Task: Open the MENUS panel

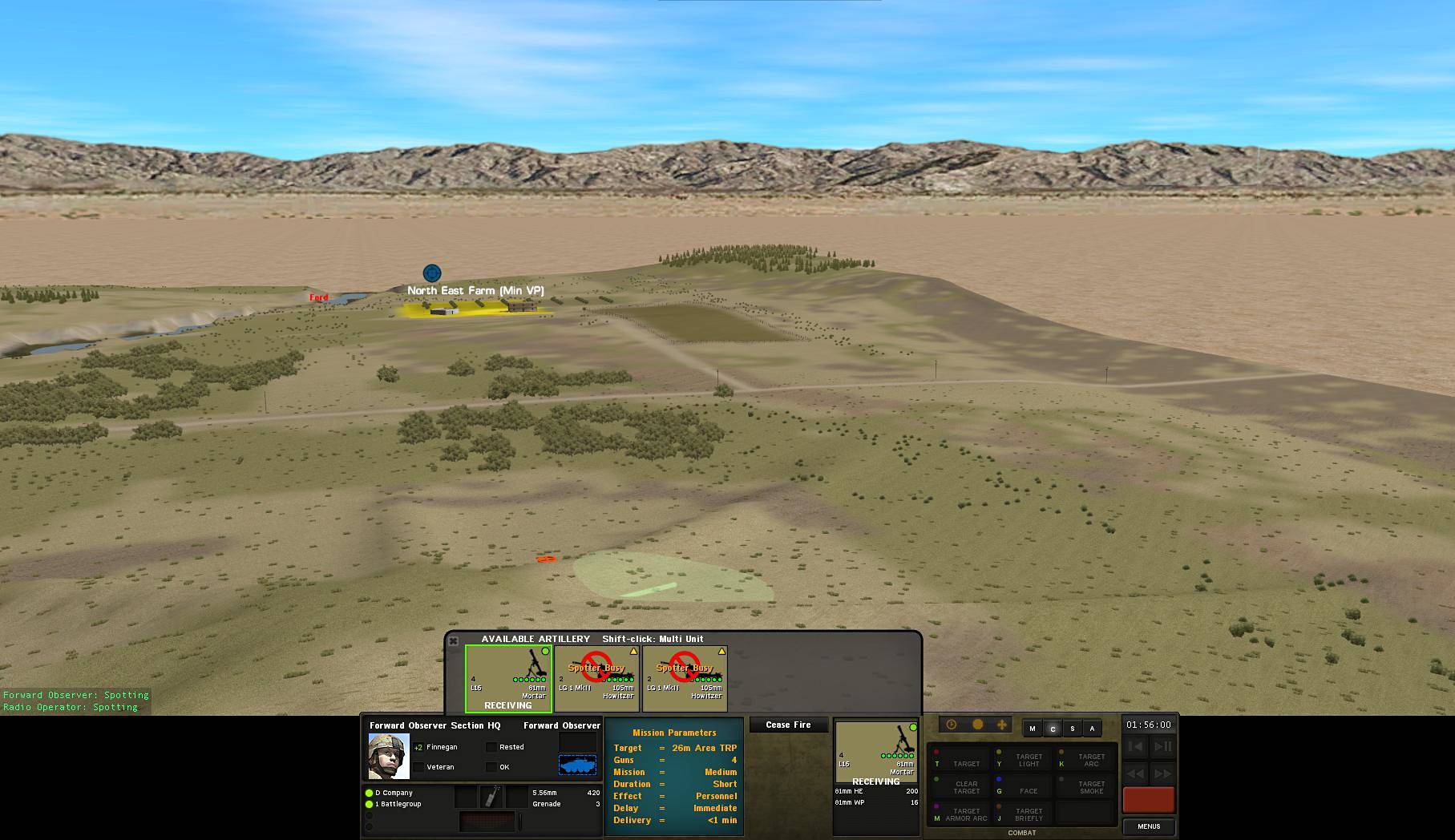Action: pyautogui.click(x=1149, y=826)
